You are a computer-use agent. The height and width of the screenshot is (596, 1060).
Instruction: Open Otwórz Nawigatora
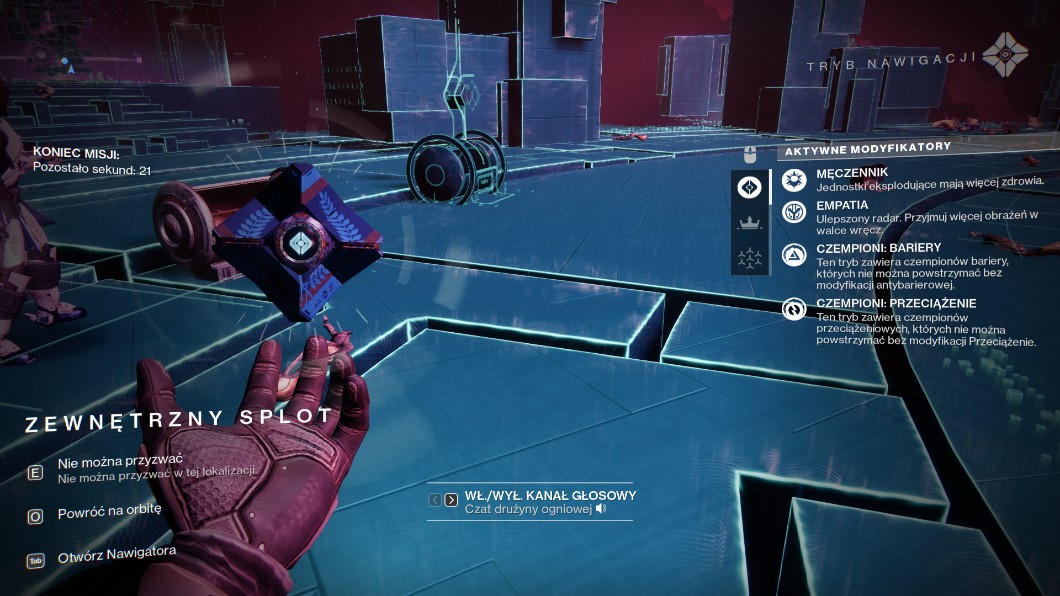point(117,552)
